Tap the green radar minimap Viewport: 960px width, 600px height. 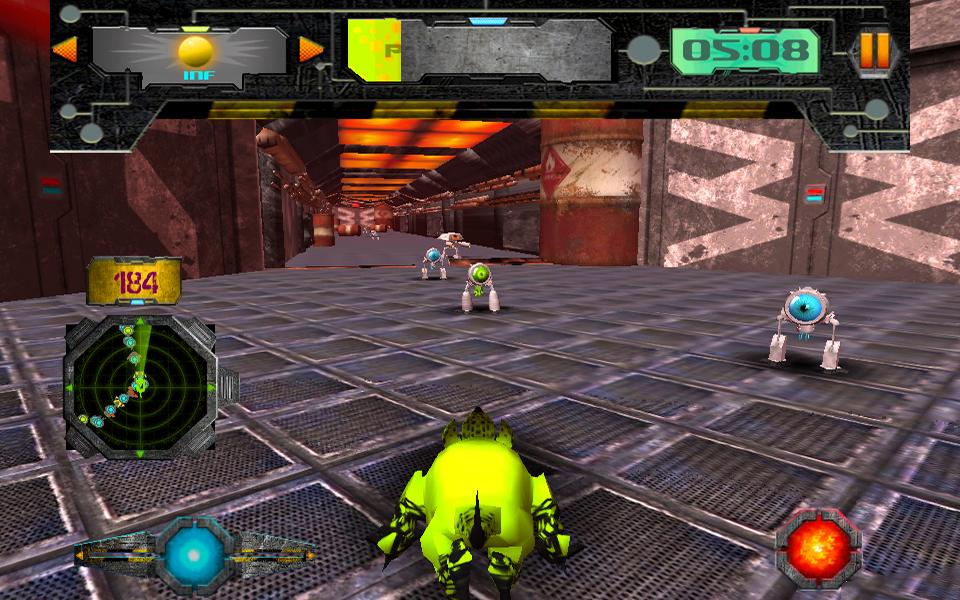tap(139, 385)
